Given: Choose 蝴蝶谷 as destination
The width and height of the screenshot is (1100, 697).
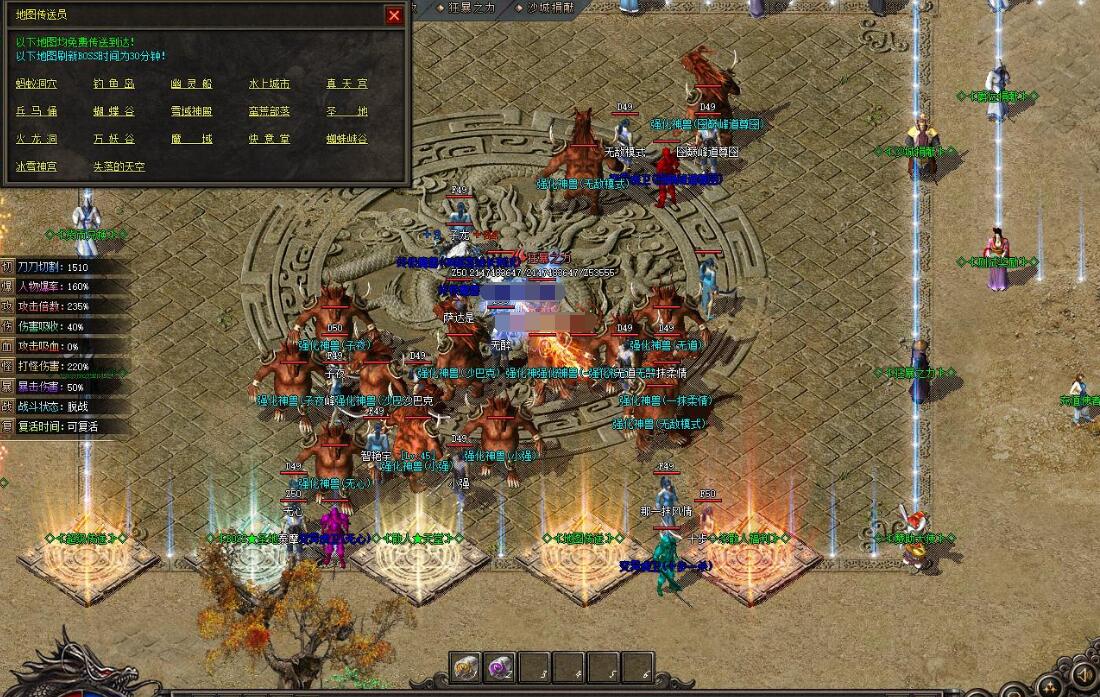Looking at the screenshot, I should (x=114, y=112).
